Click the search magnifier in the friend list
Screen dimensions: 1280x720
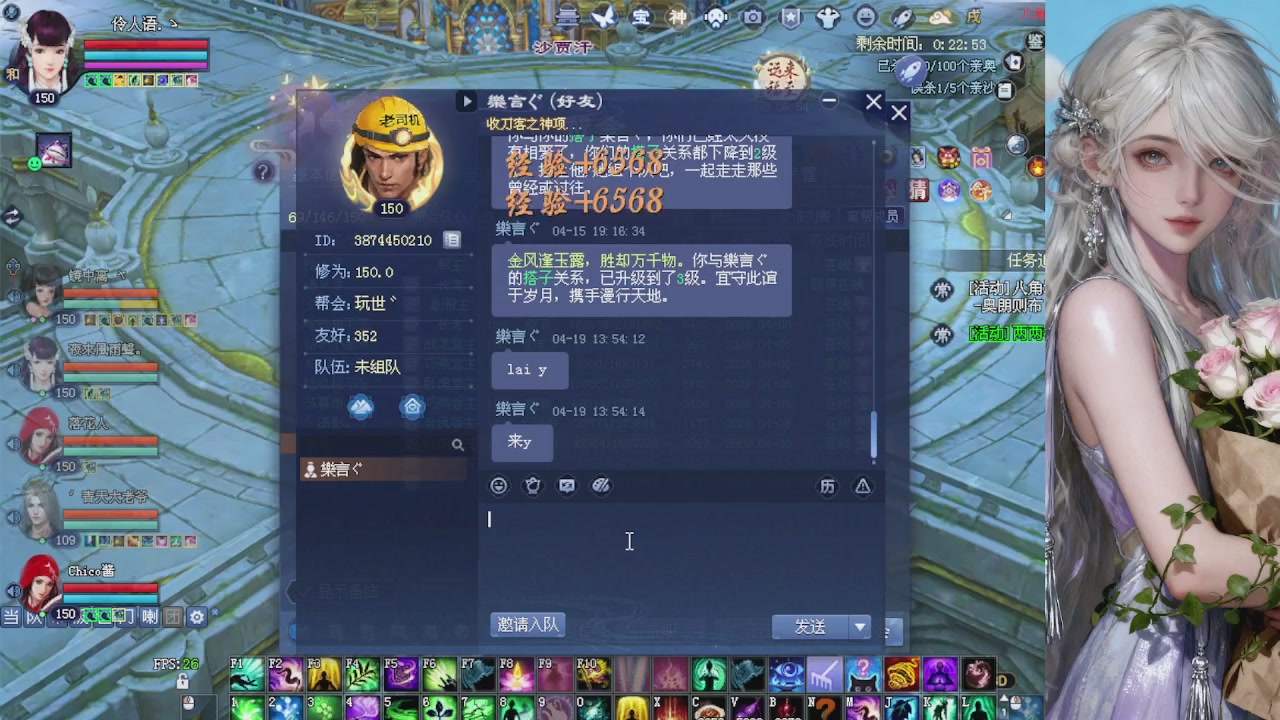click(459, 444)
